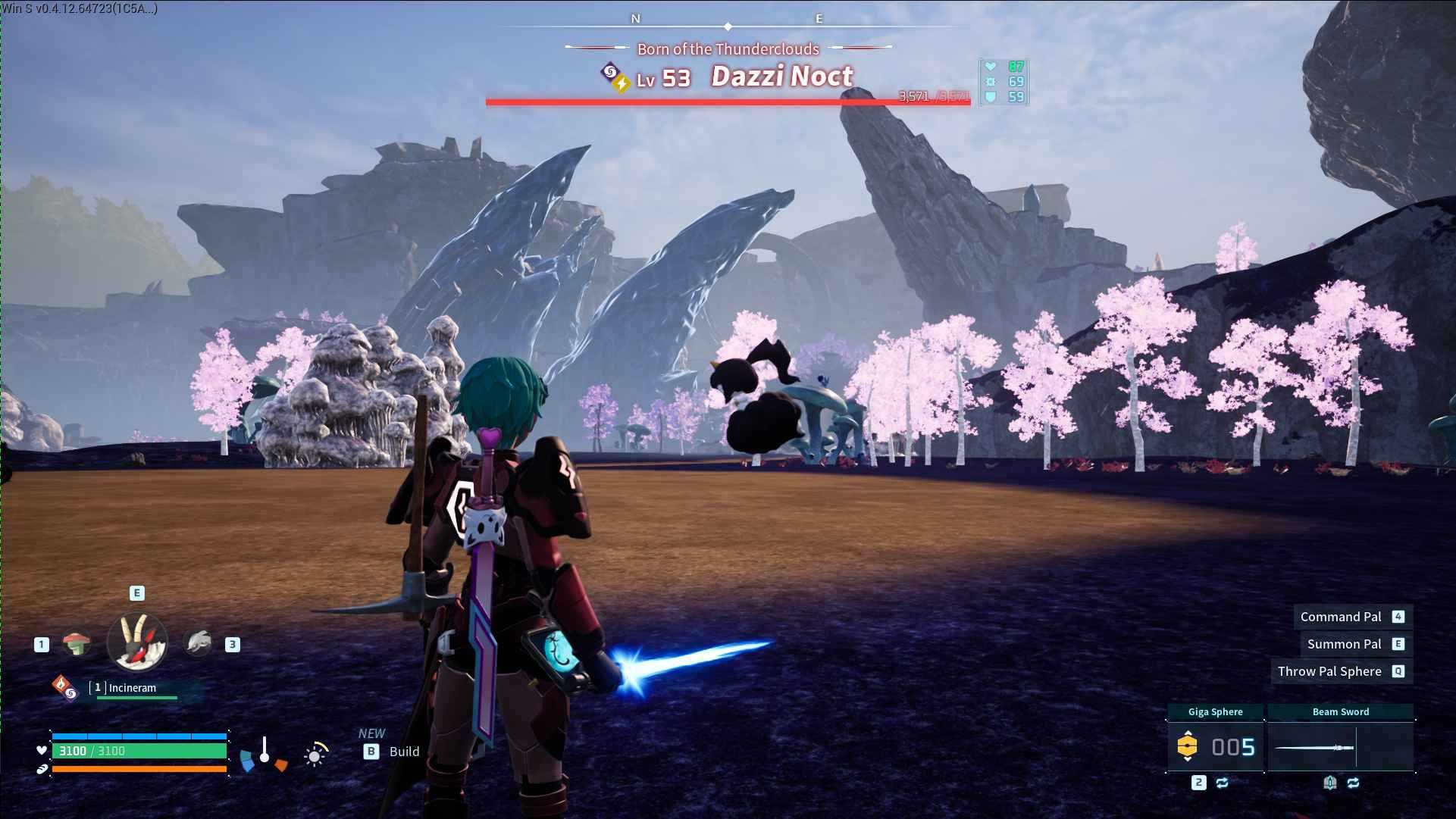This screenshot has width=1456, height=819.
Task: Toggle cycle mode under the Beam Sword slot
Action: click(1353, 783)
